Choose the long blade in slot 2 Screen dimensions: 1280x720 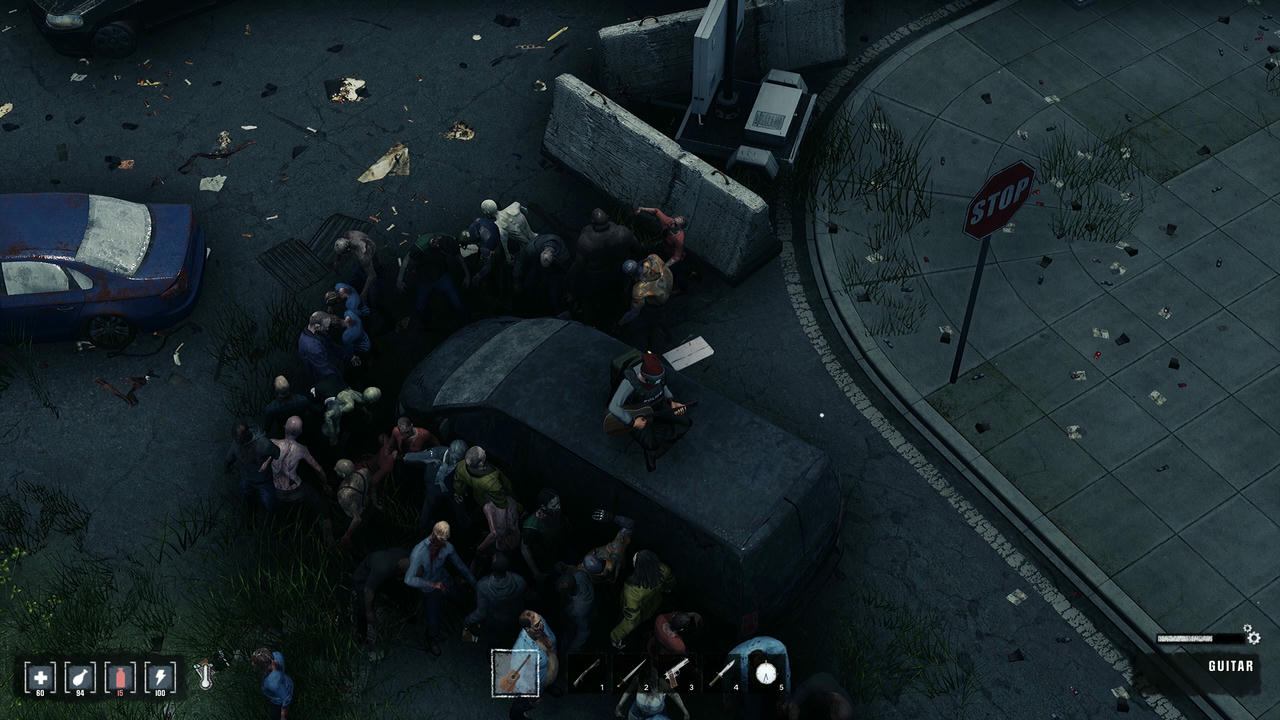(x=632, y=672)
